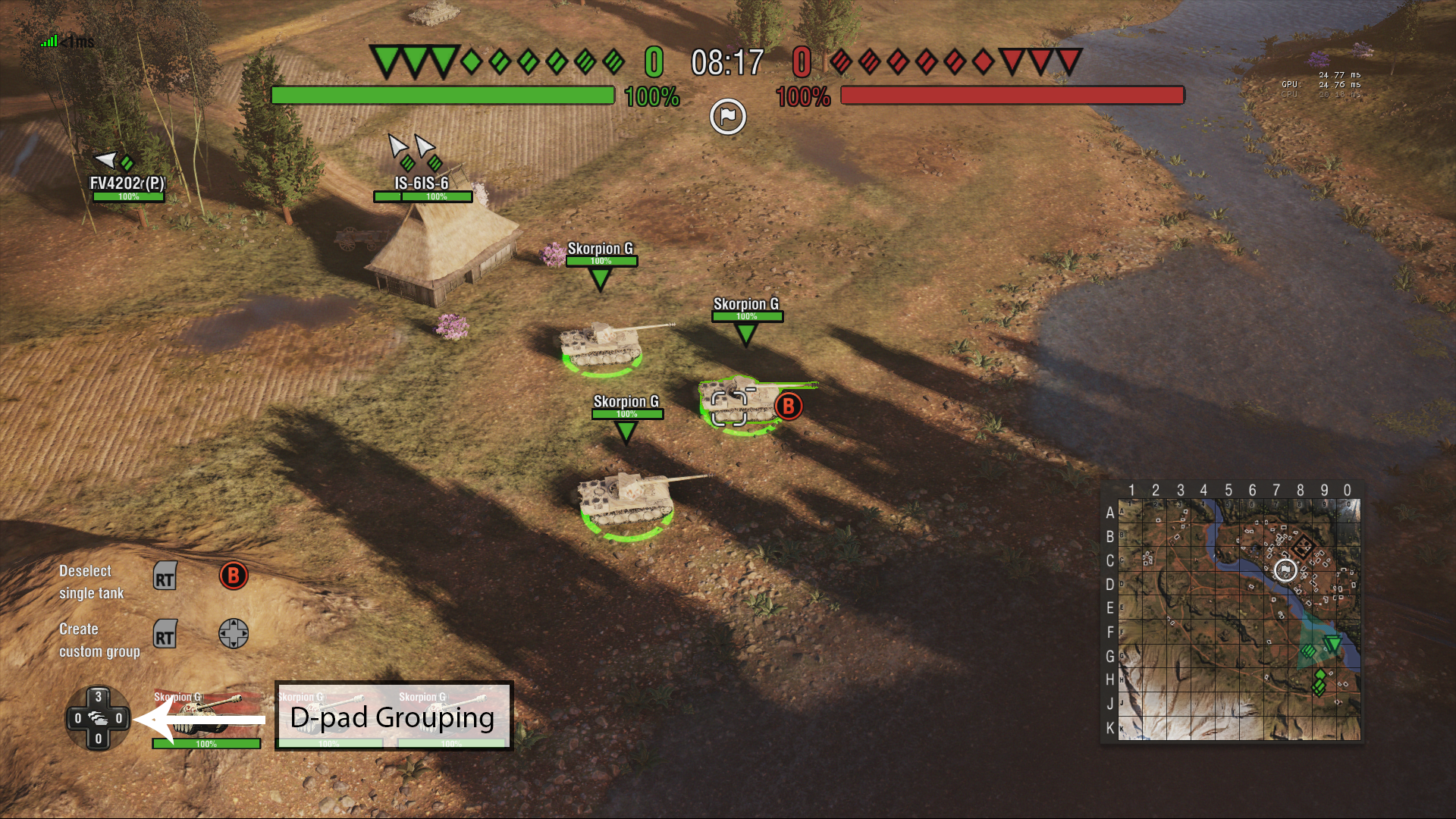The width and height of the screenshot is (1456, 819).
Task: Click the network signal strength icon top-left
Action: click(x=48, y=40)
